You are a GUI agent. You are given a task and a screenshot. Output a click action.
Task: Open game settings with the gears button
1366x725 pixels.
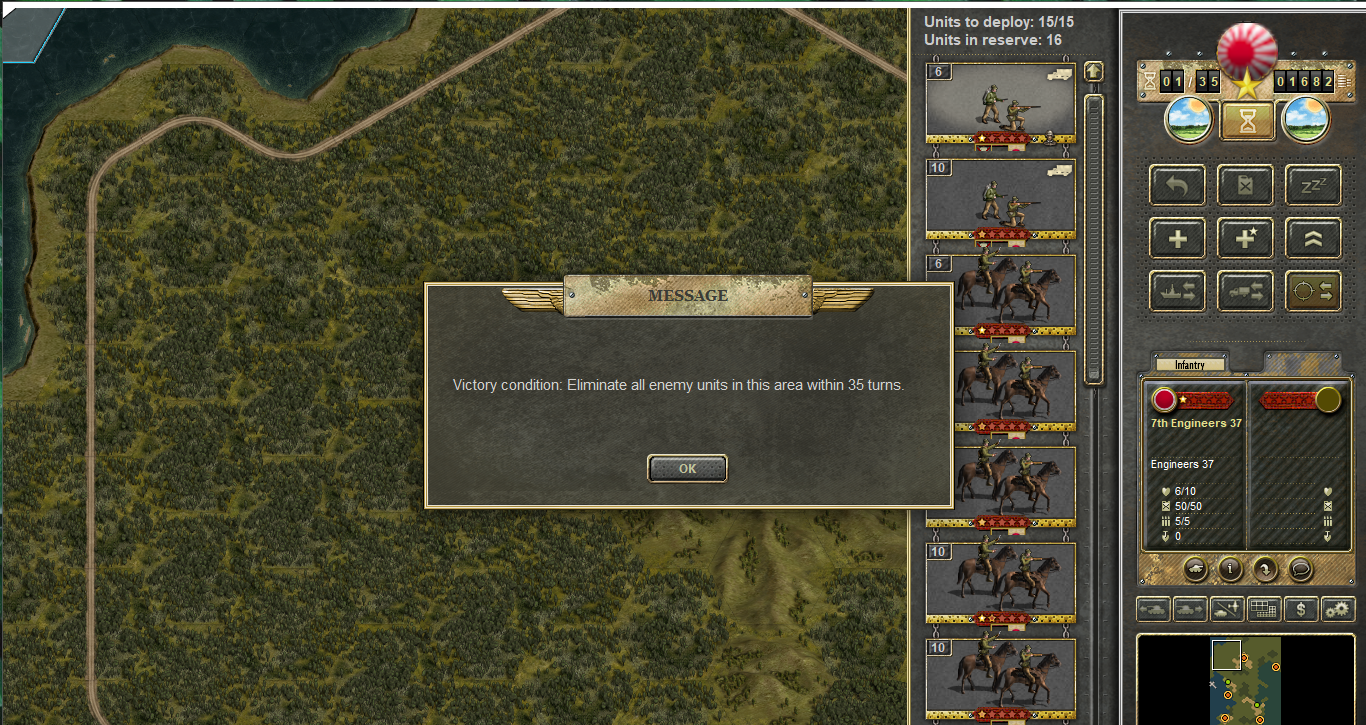(1337, 608)
